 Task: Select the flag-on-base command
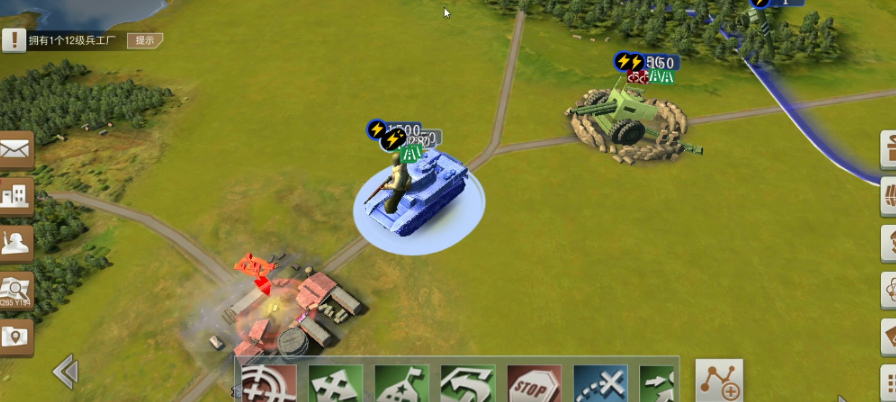401,383
